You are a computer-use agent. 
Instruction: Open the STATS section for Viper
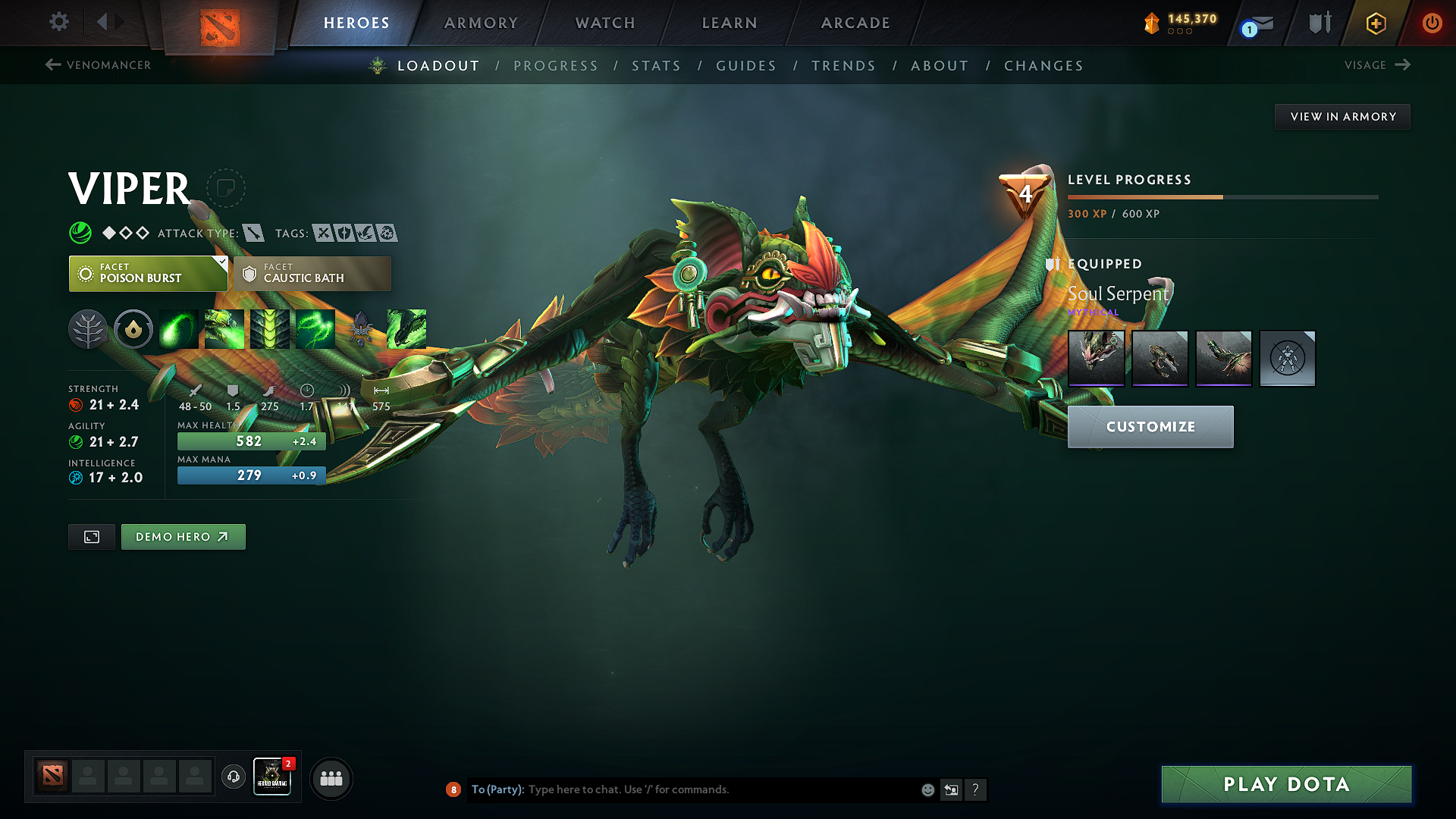[x=656, y=65]
